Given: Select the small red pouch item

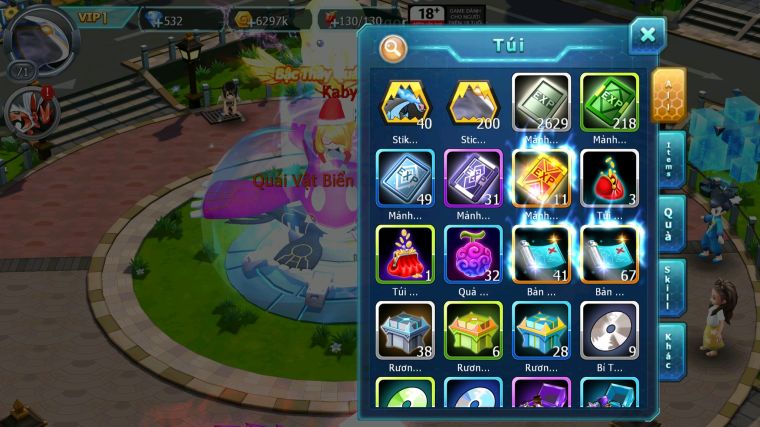Looking at the screenshot, I should pyautogui.click(x=609, y=179).
